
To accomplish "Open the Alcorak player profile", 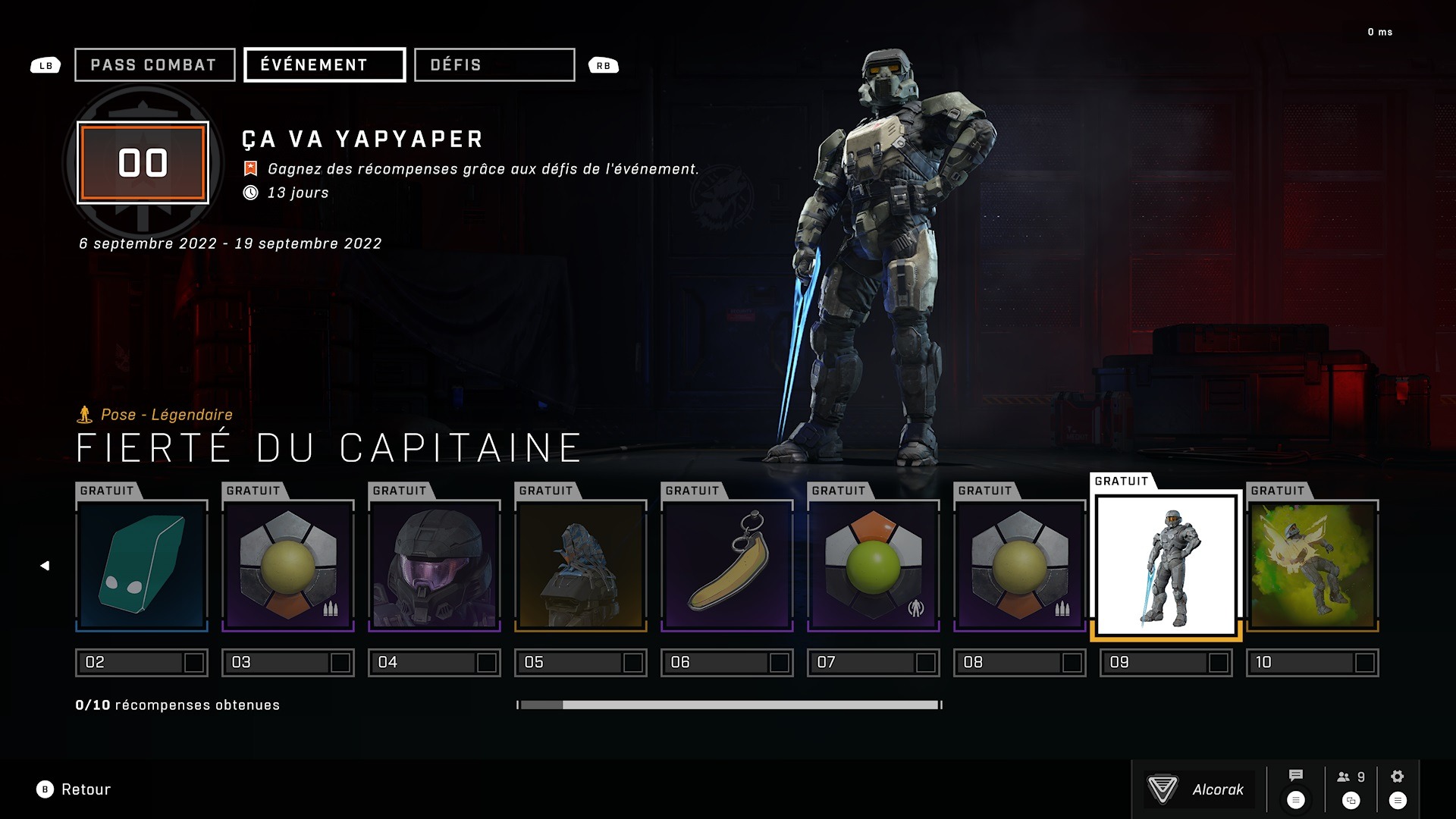I will coord(1199,789).
